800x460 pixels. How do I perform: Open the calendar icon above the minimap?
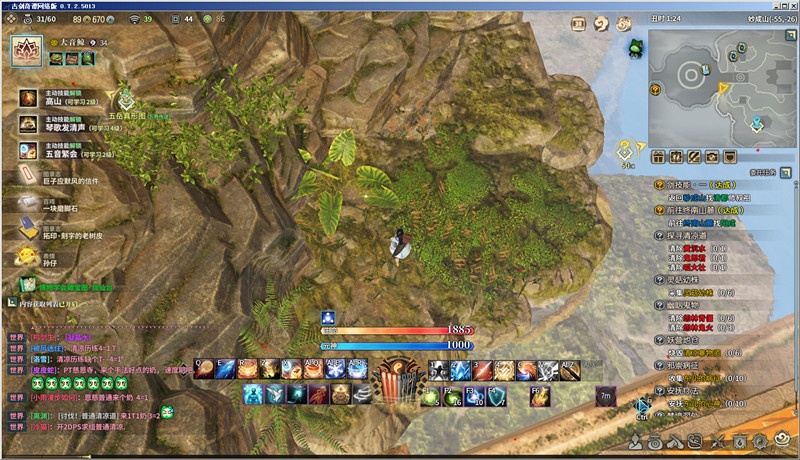coord(577,25)
